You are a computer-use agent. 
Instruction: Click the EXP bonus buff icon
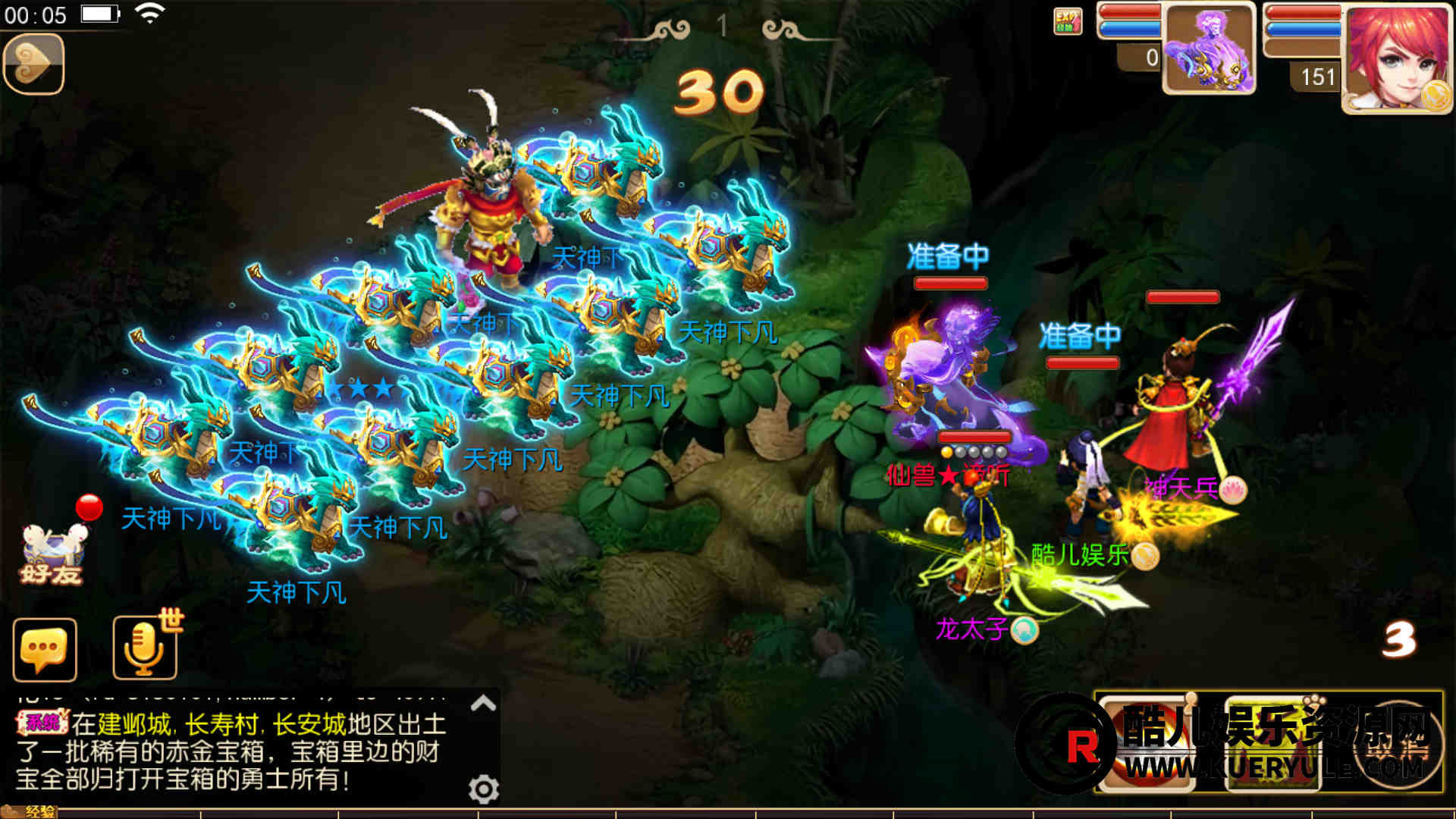(1067, 21)
